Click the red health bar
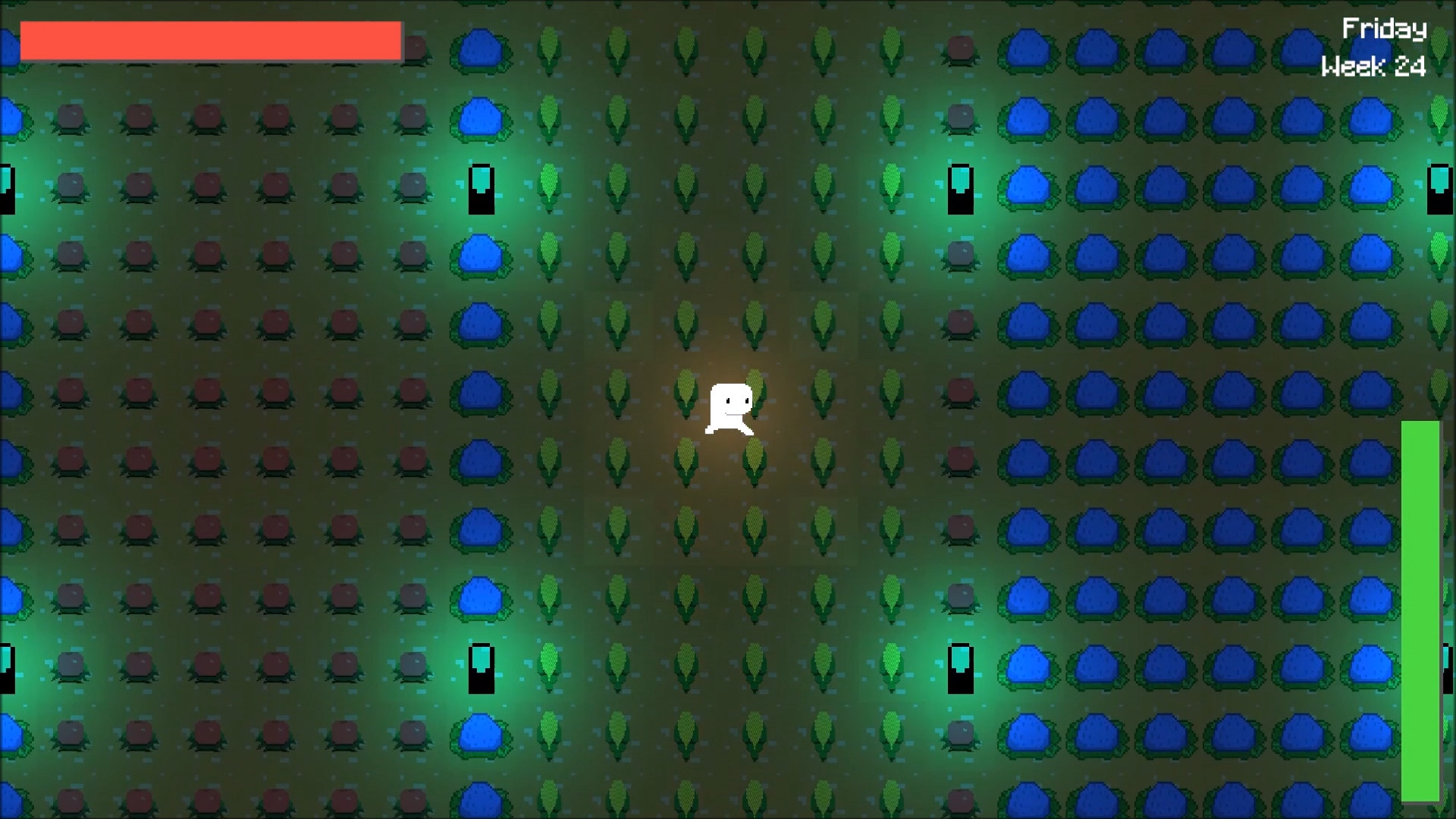 click(211, 40)
